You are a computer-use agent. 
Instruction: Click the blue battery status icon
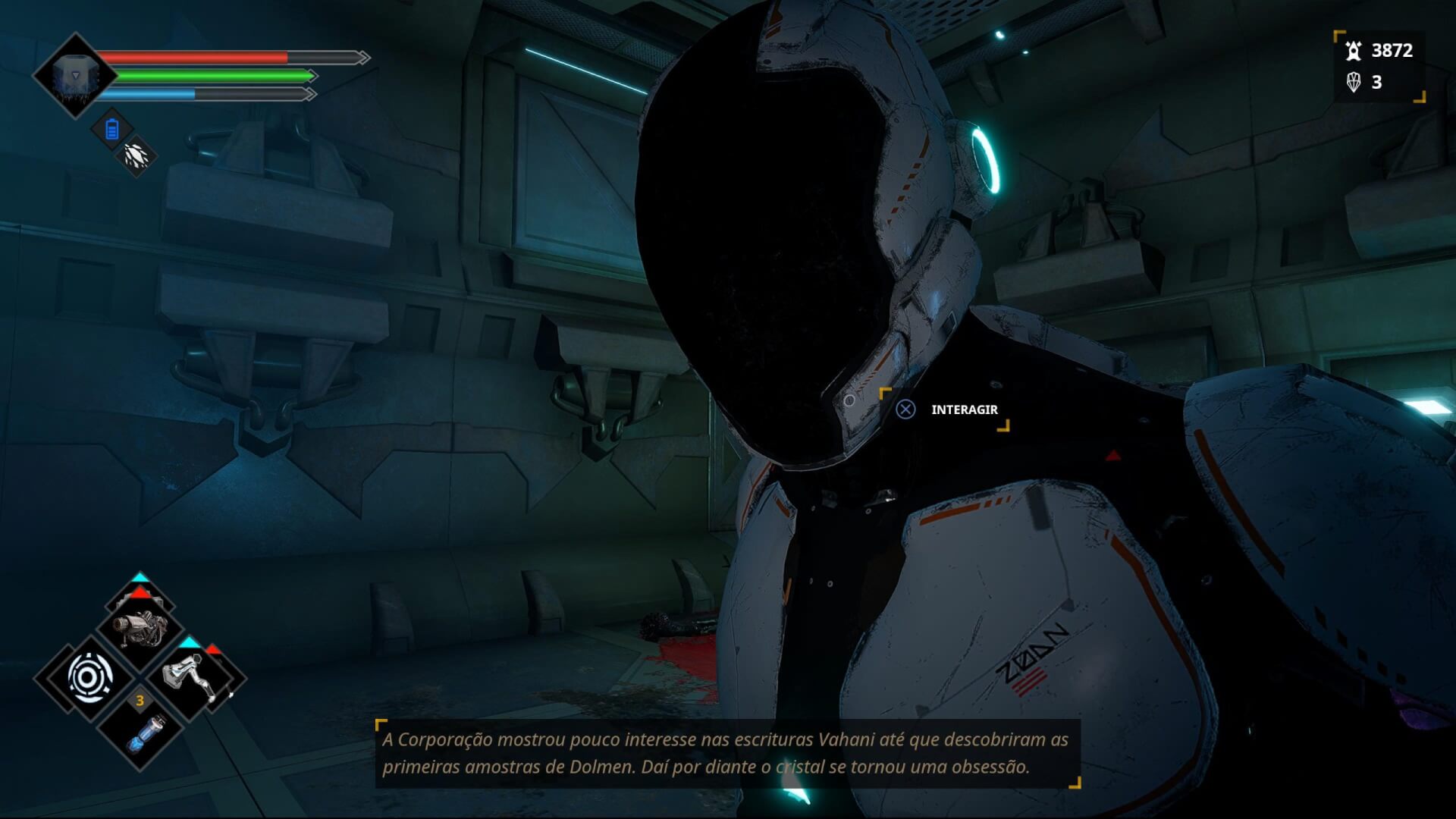(x=112, y=130)
